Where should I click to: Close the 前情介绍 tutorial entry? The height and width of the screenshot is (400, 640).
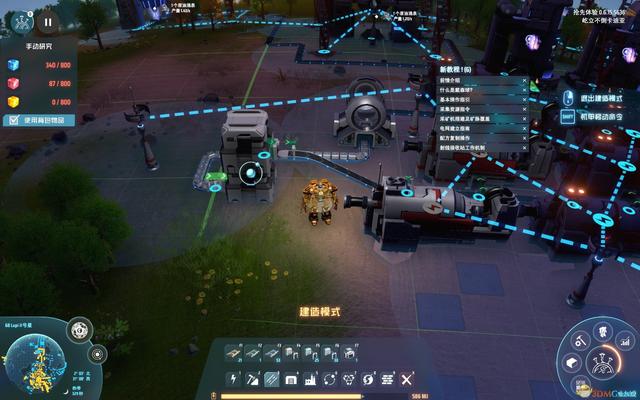[524, 80]
